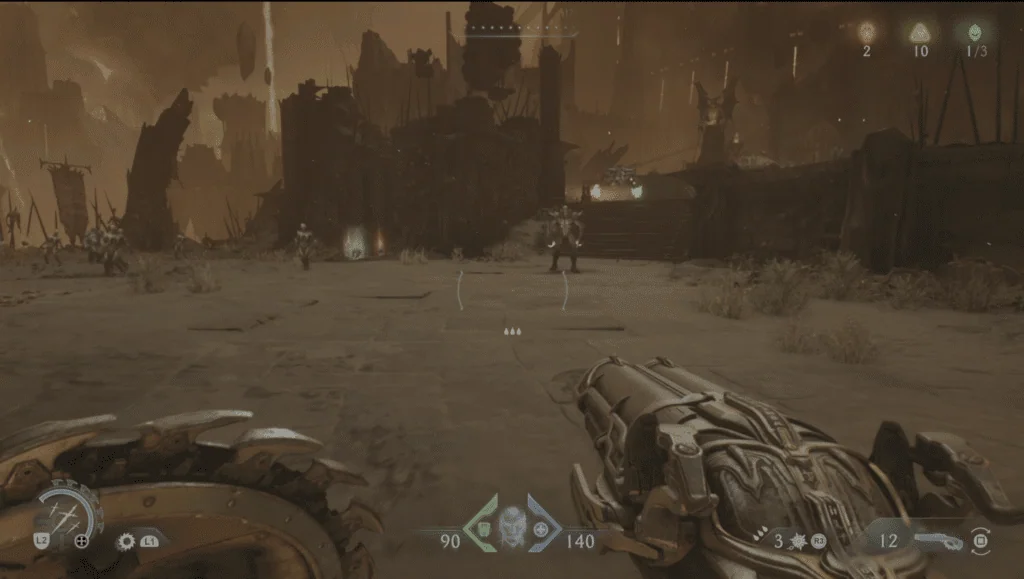Click the round orange currency icon
Viewport: 1024px width, 579px height.
866,32
